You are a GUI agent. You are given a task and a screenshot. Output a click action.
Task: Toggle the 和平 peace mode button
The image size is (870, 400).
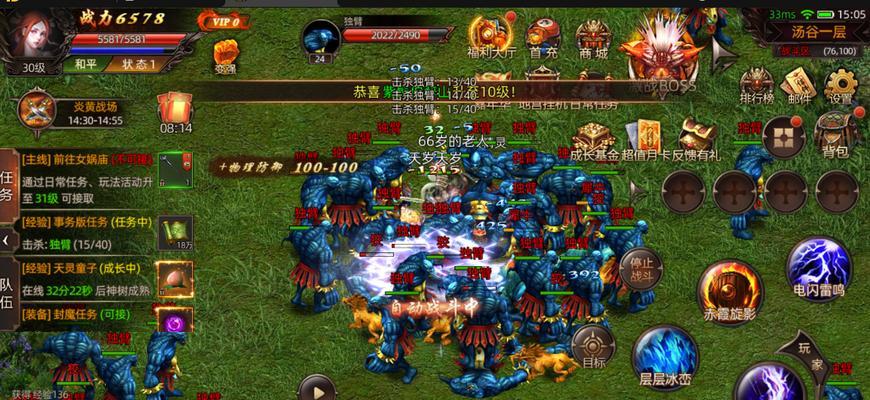click(x=86, y=65)
